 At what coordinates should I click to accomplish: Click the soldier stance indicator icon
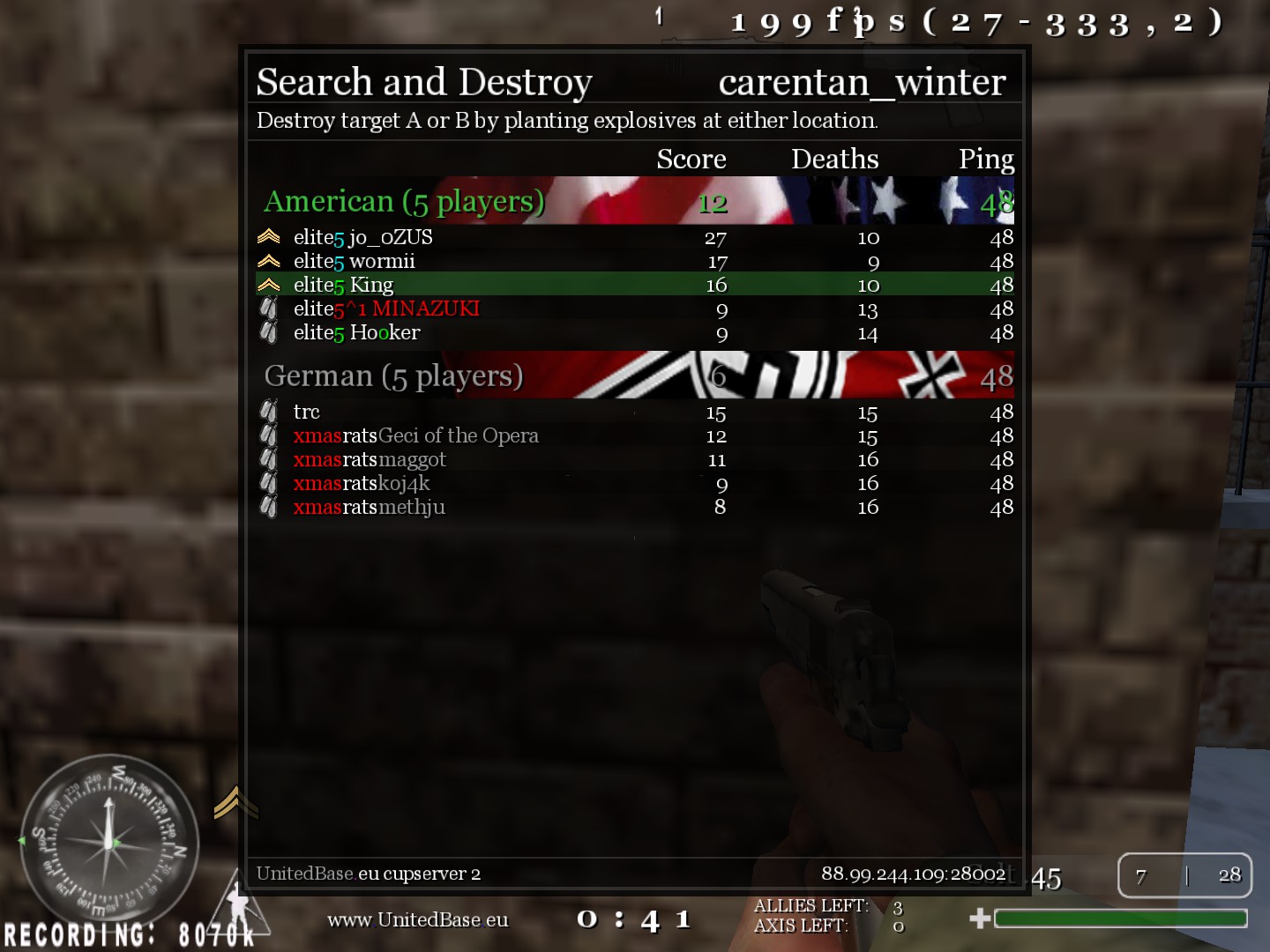238,908
